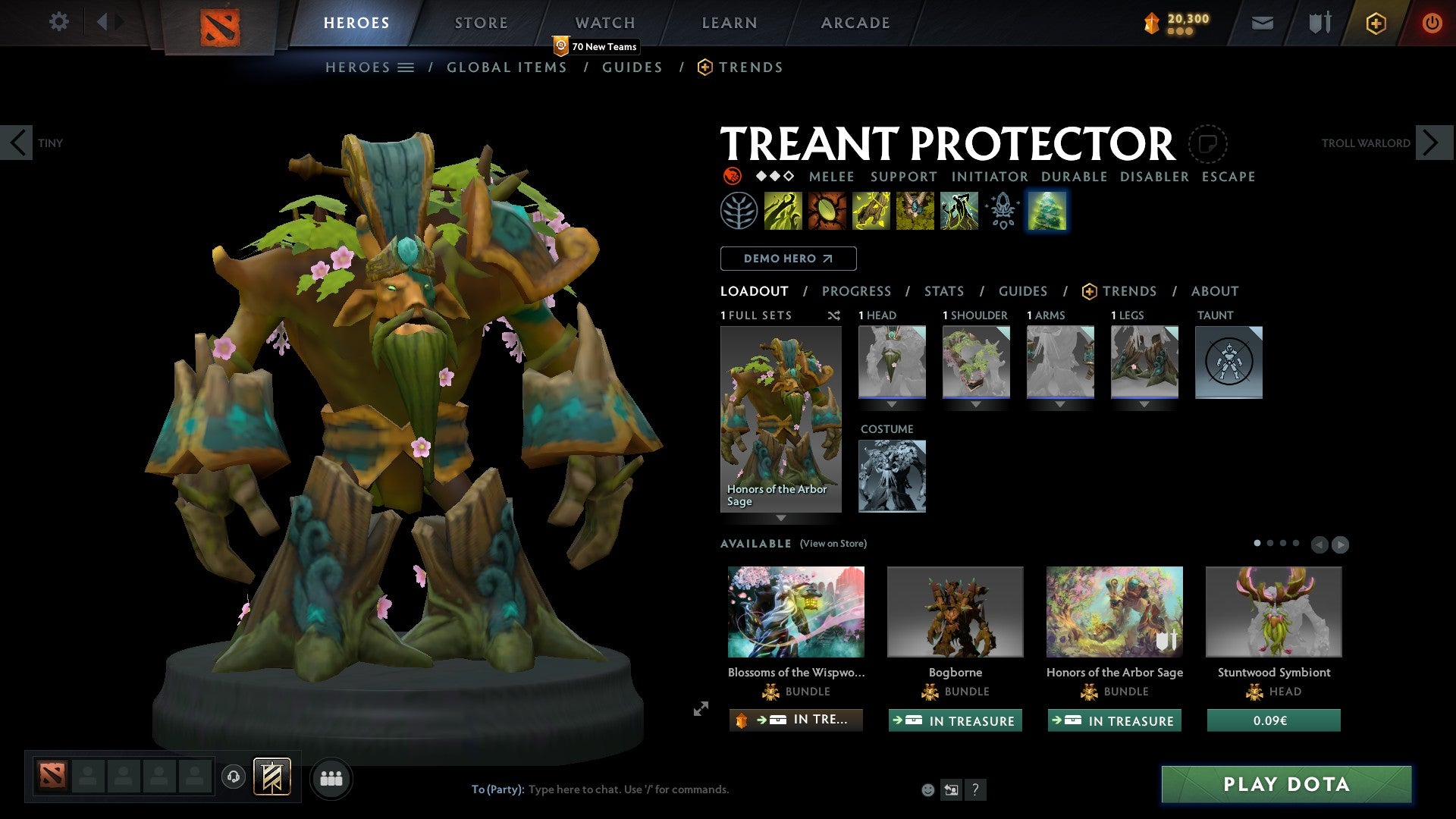Click the shuffle icon next to Full Sets
Image resolution: width=1456 pixels, height=819 pixels.
click(834, 316)
